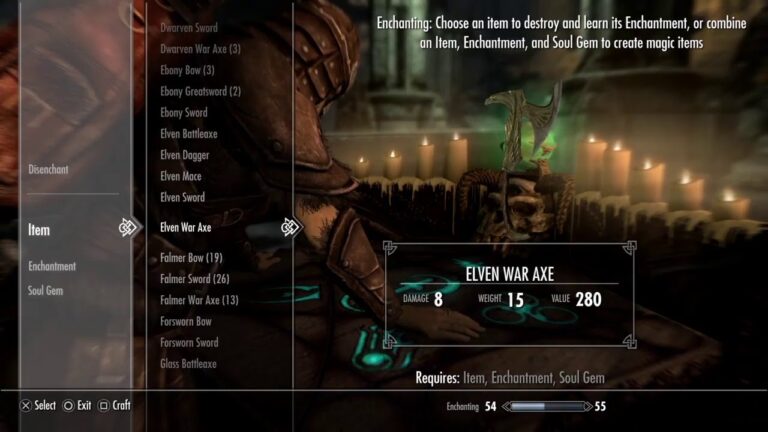The width and height of the screenshot is (768, 432).
Task: Switch to the Enchantment category
Action: (x=52, y=266)
